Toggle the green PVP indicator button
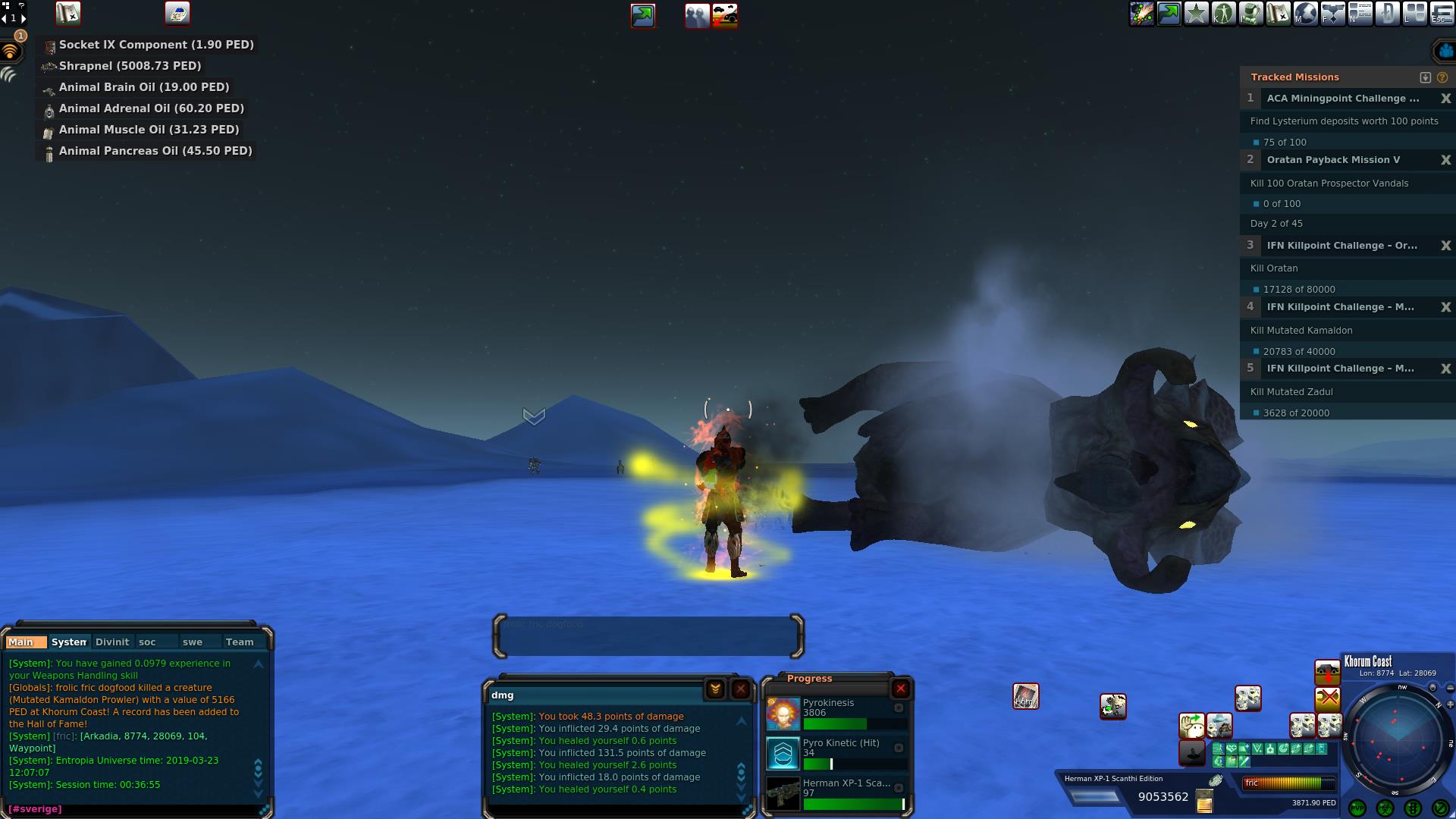Screen dimensions: 1456x819 [1357, 808]
